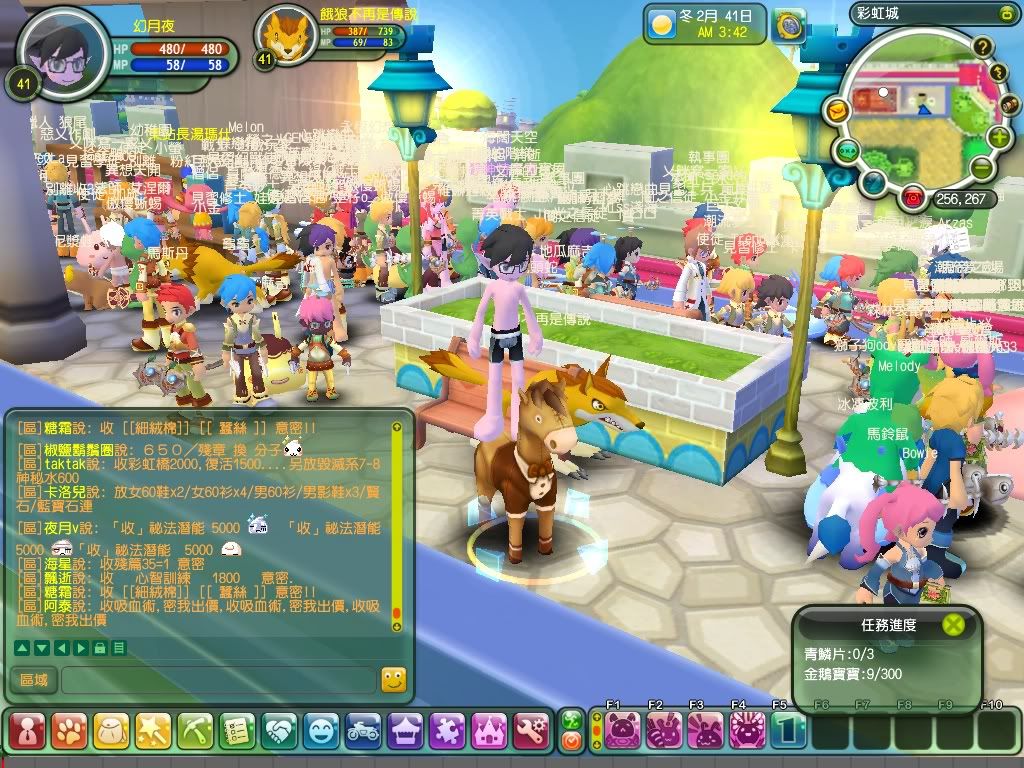Open the green chat bubble minimap button
This screenshot has height=768, width=1024.
[x=847, y=151]
